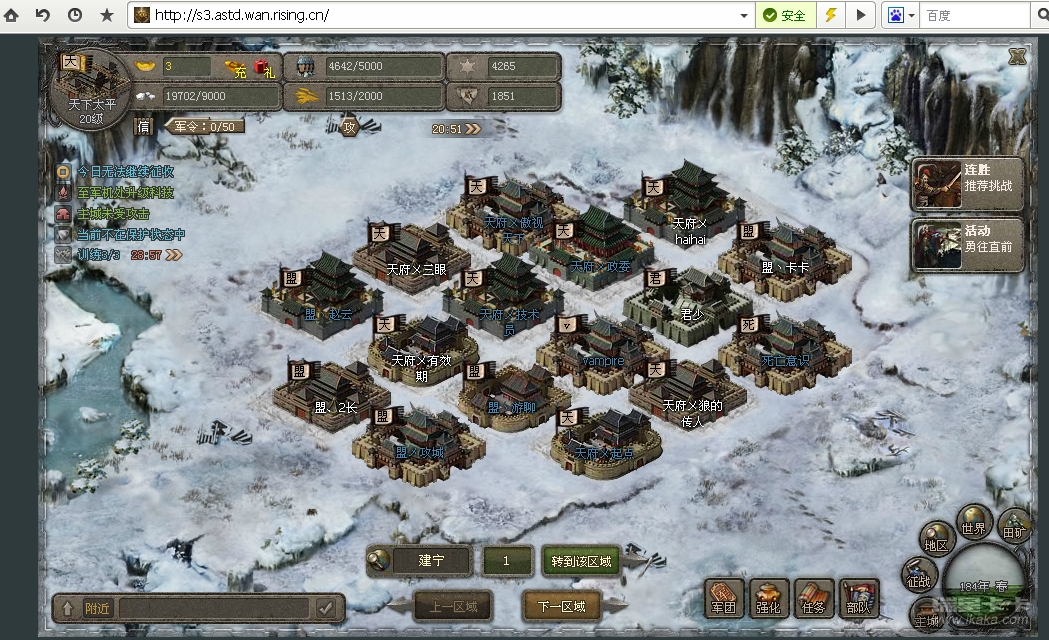1049x640 pixels.
Task: Click the browser address bar
Action: 440,16
